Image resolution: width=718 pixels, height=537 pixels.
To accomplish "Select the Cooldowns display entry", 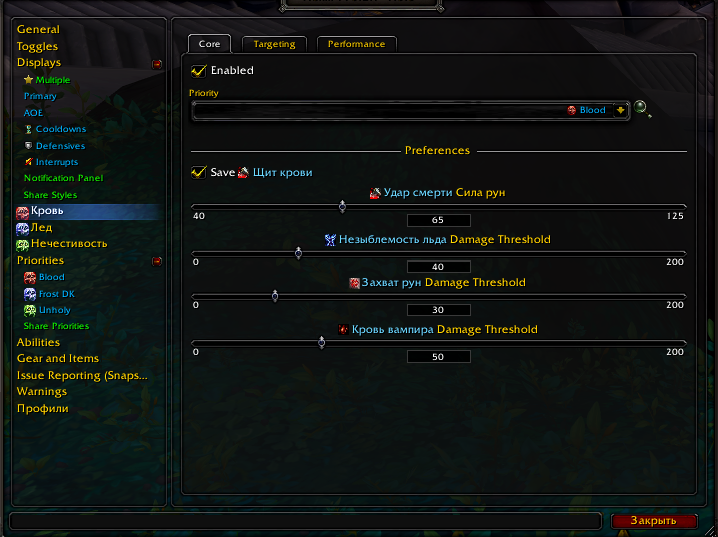I will tap(60, 129).
